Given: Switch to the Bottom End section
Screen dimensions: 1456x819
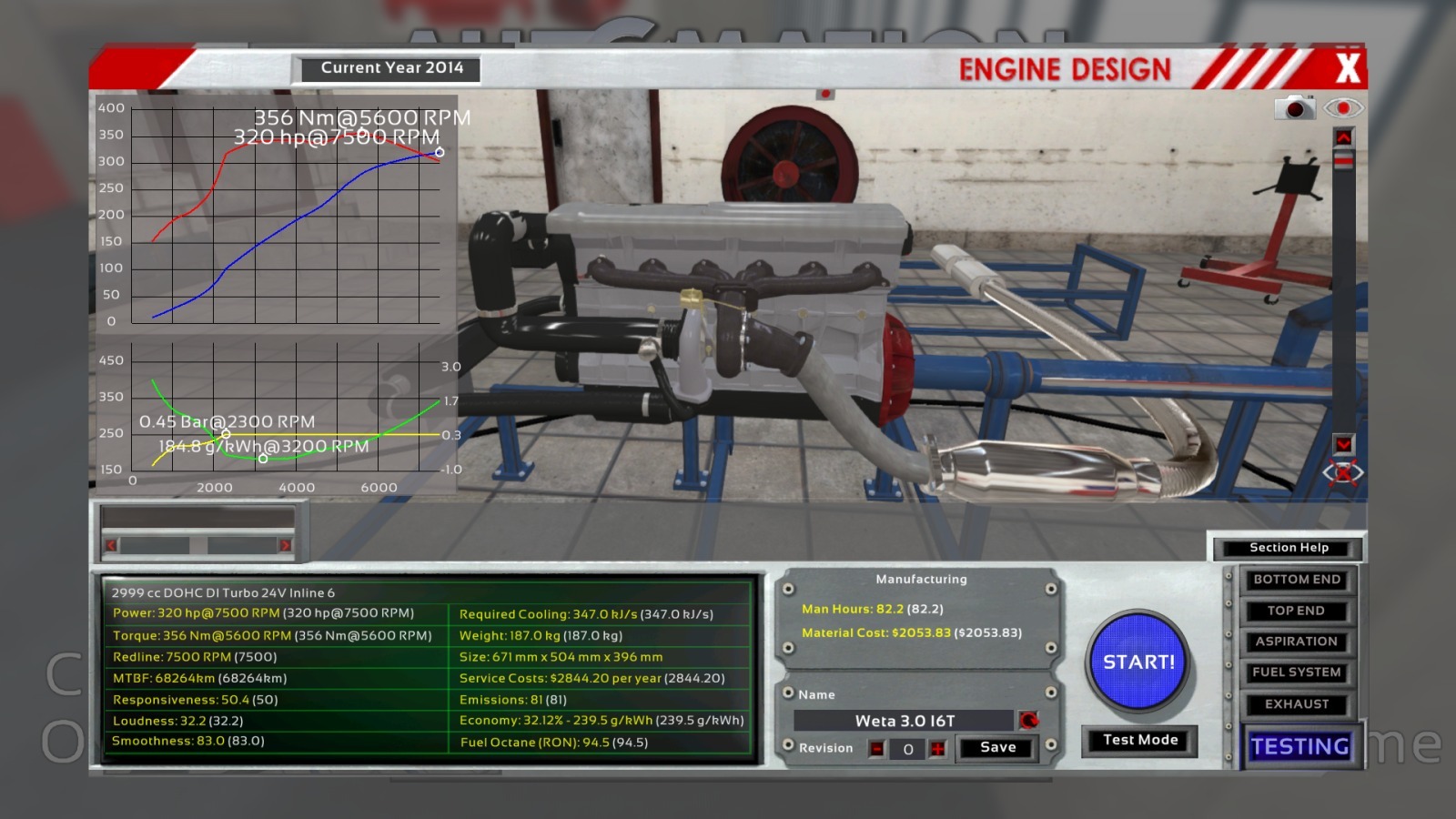Looking at the screenshot, I should click(1296, 580).
